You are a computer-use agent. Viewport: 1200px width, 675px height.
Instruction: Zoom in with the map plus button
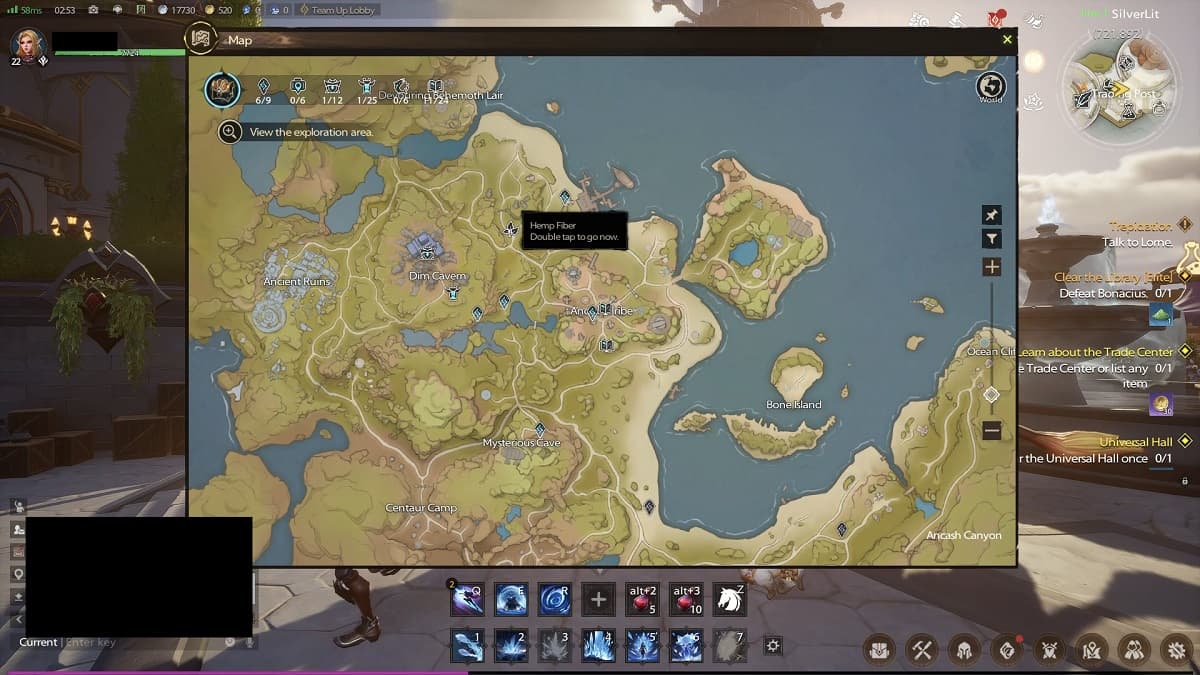point(991,267)
